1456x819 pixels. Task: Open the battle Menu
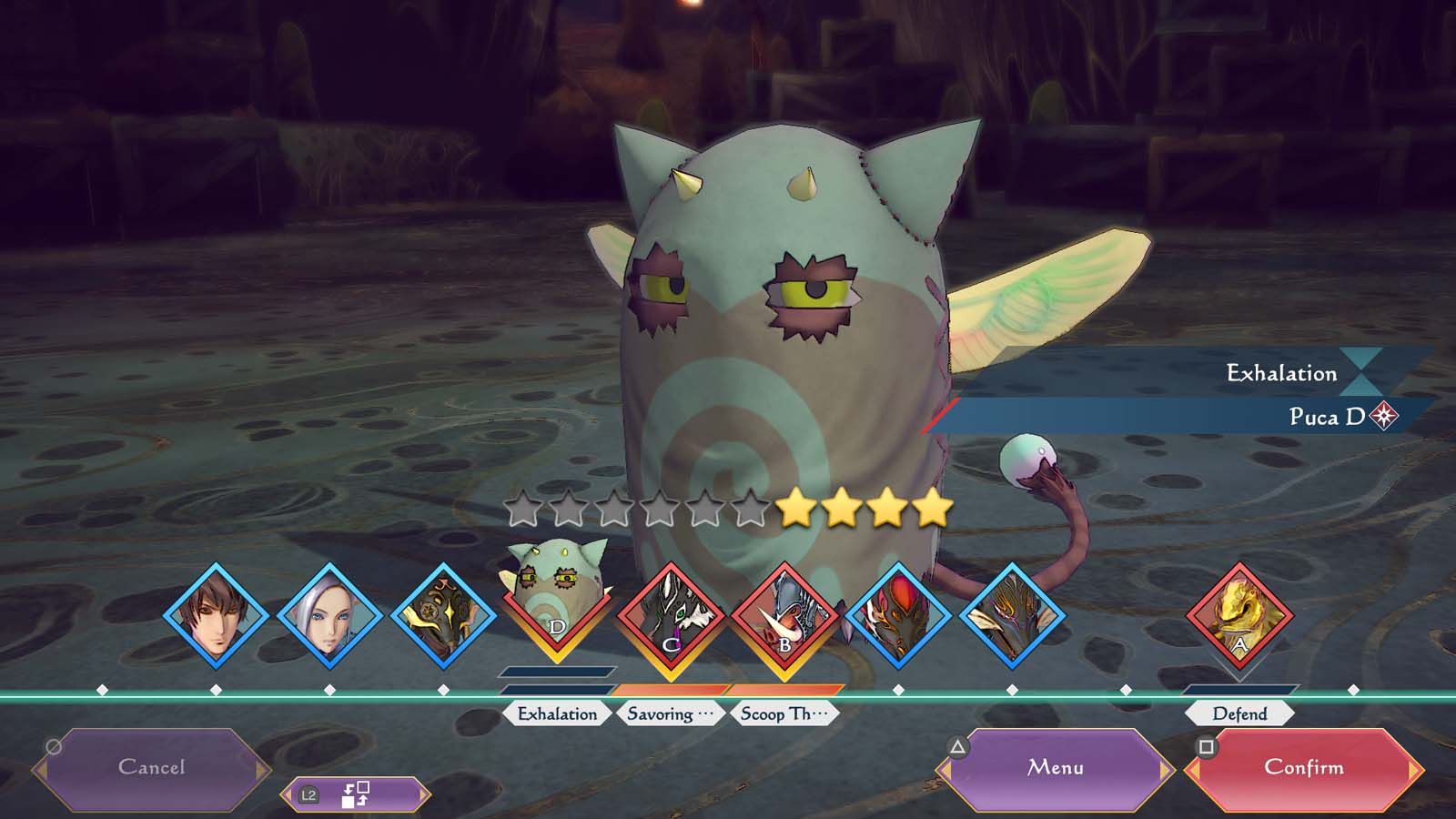click(x=1055, y=768)
